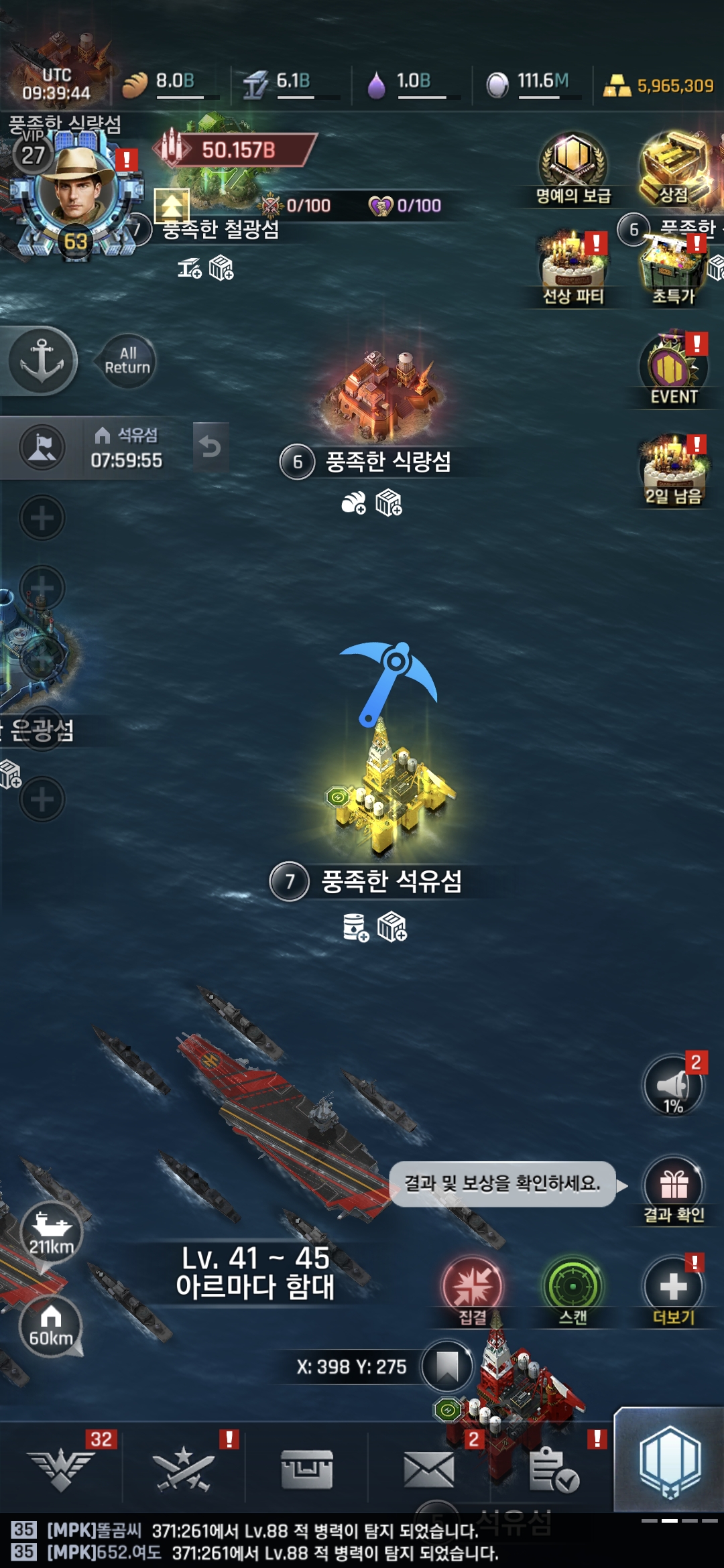Viewport: 724px width, 1568px height.
Task: Recall the 석유섬 gathering fleet with the arrow
Action: coord(210,446)
